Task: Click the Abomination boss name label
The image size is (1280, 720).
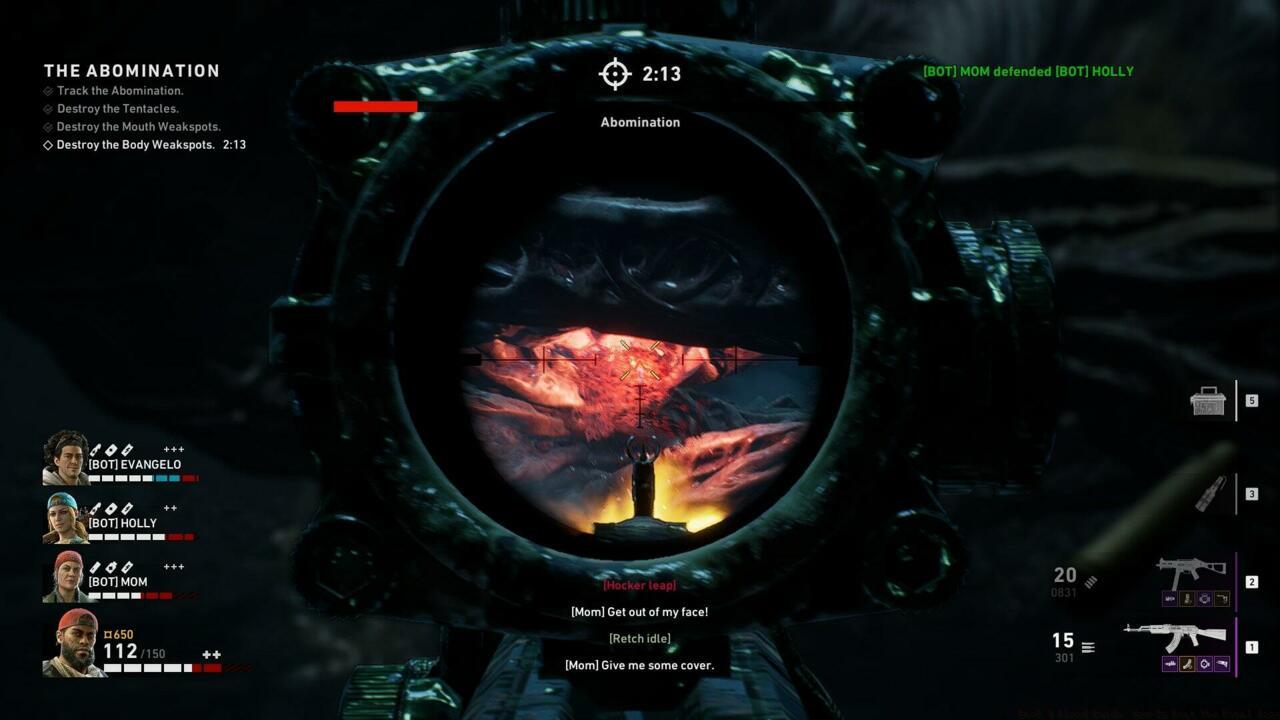Action: (639, 122)
